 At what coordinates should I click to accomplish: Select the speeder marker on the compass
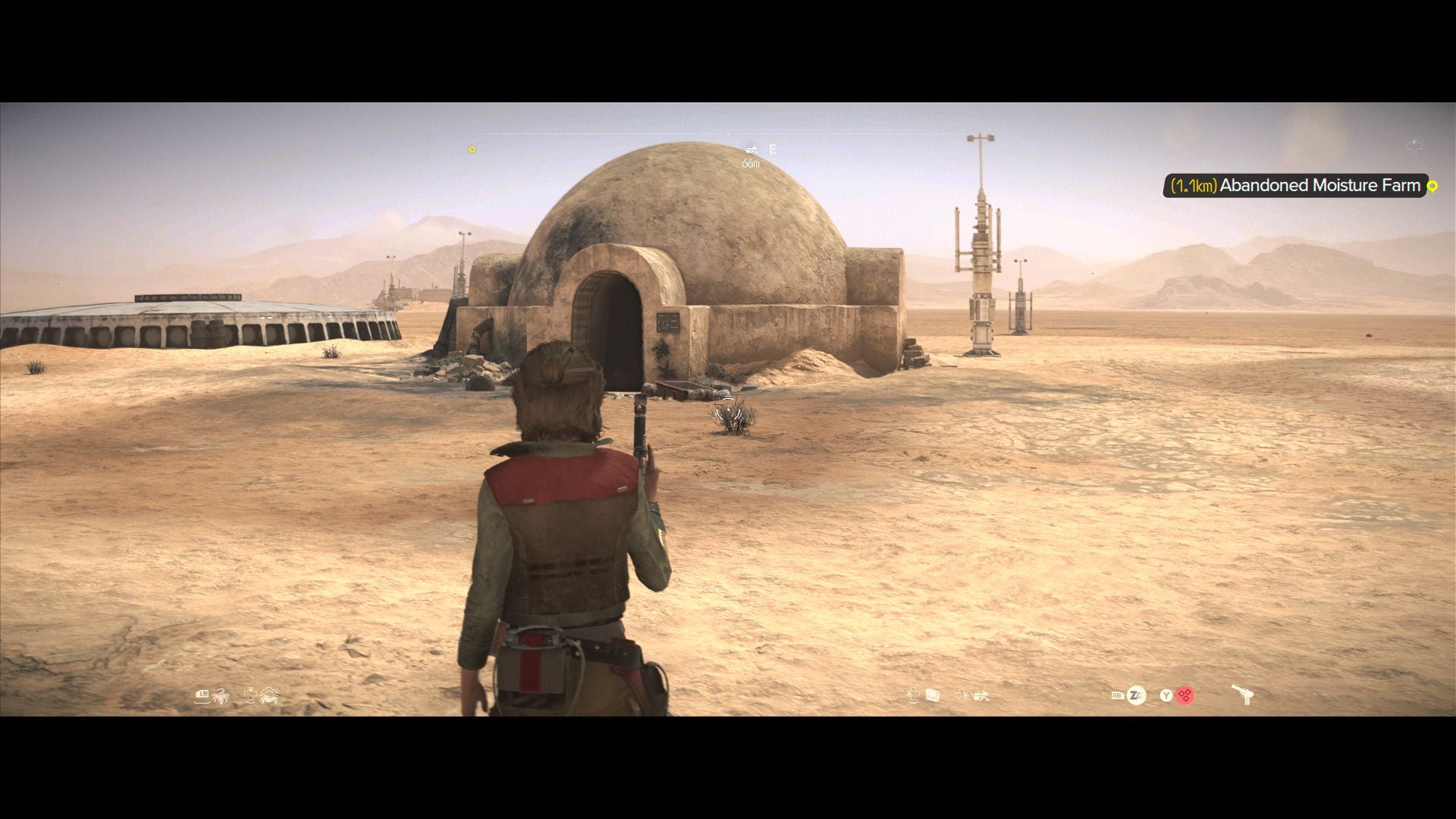pos(751,149)
